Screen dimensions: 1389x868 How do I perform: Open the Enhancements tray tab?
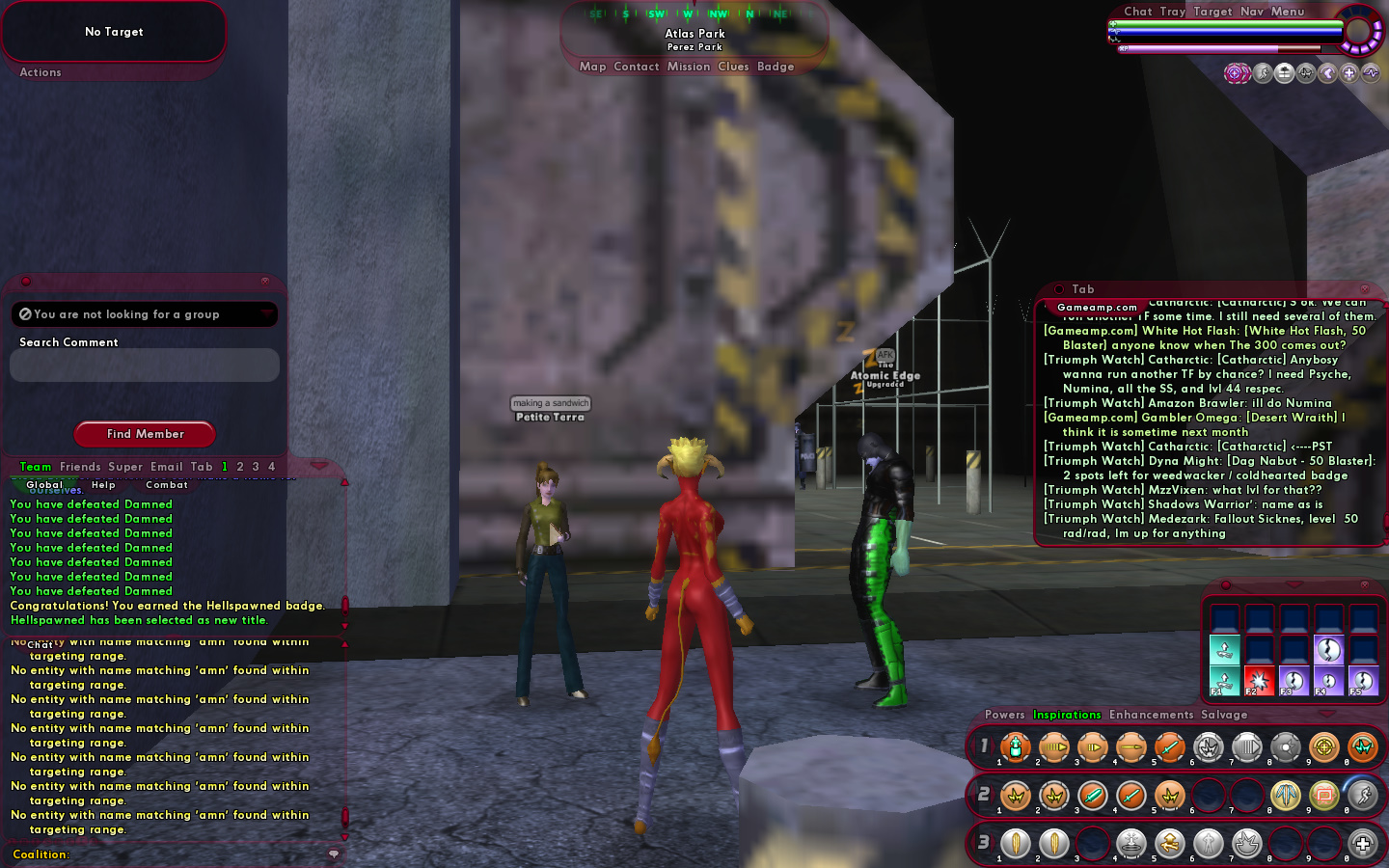pos(1151,715)
